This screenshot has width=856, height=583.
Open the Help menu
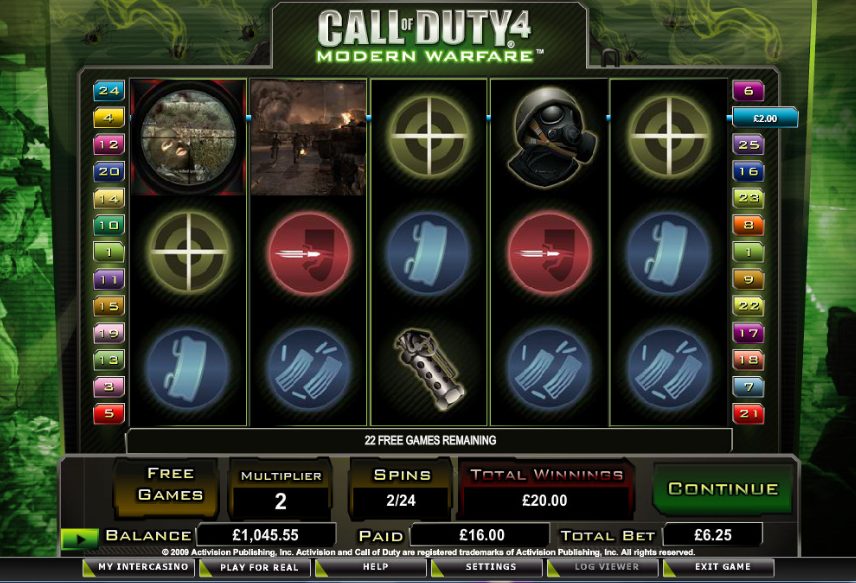click(x=375, y=567)
